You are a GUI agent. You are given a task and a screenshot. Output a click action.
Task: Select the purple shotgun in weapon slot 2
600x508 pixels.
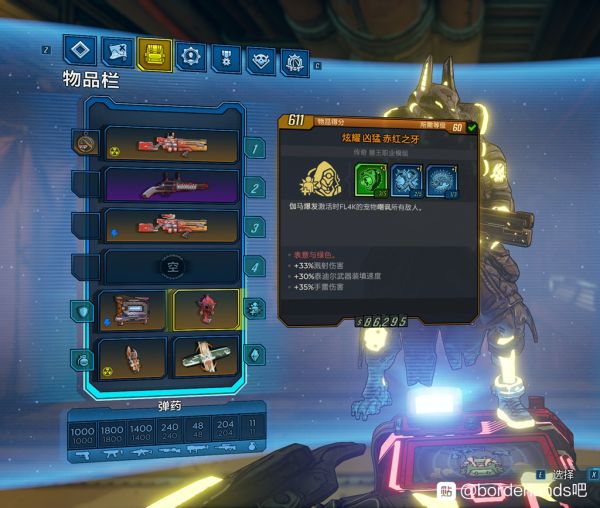click(171, 186)
